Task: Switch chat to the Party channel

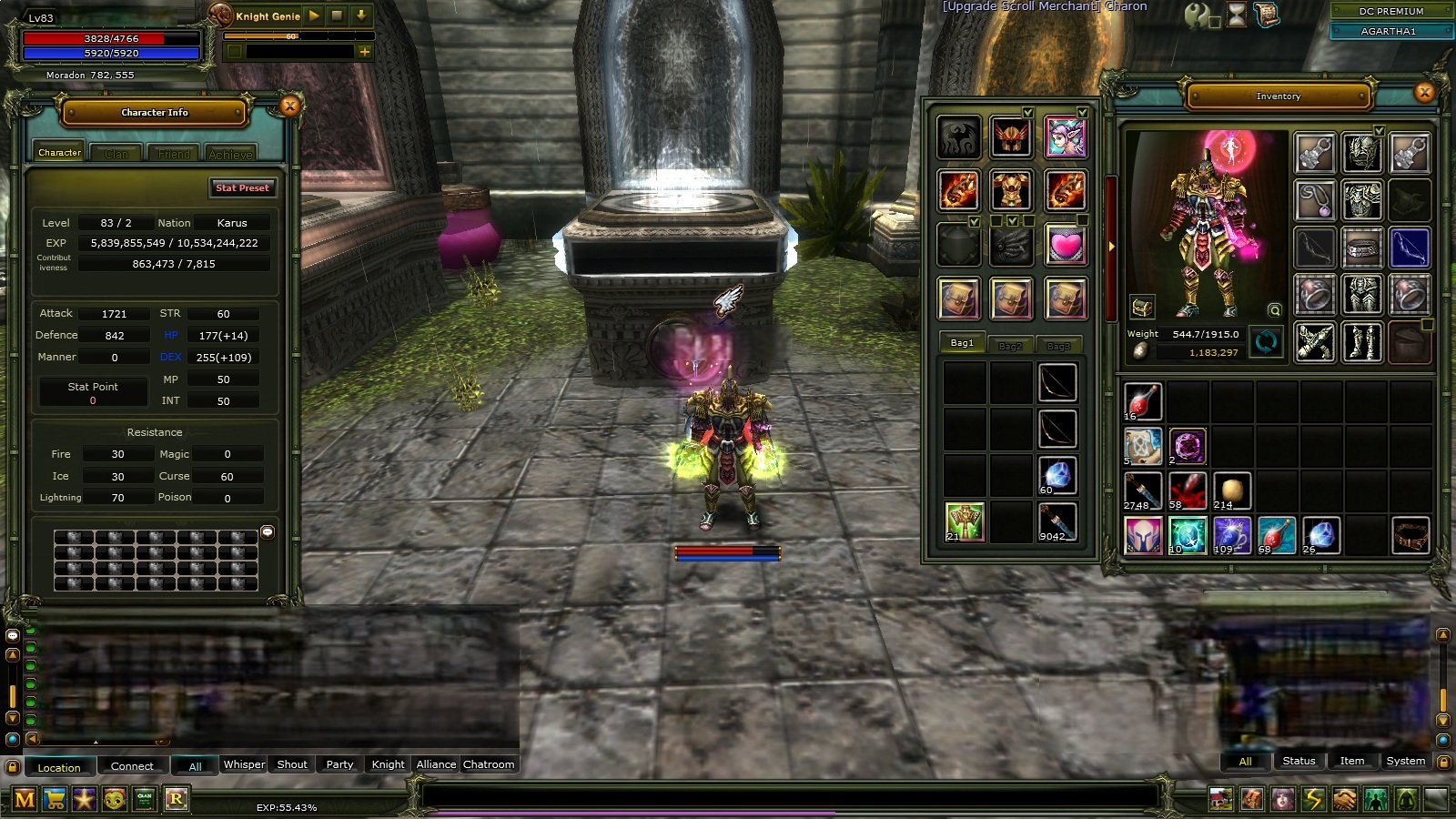Action: [339, 764]
